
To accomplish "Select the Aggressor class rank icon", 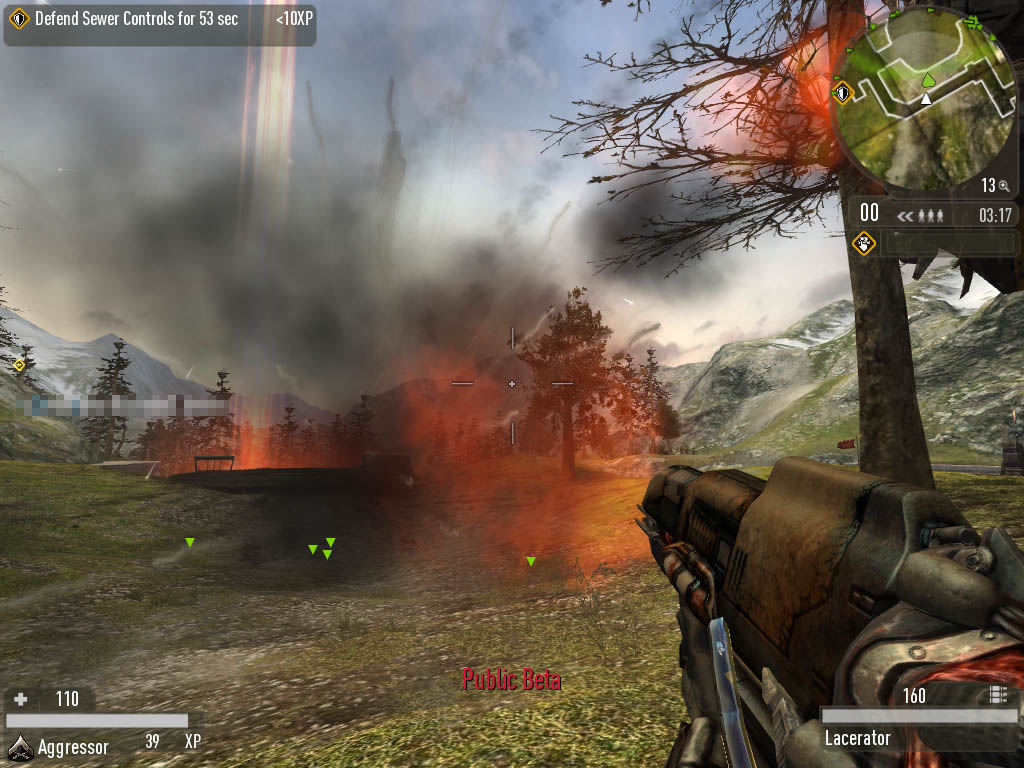I will click(x=20, y=746).
